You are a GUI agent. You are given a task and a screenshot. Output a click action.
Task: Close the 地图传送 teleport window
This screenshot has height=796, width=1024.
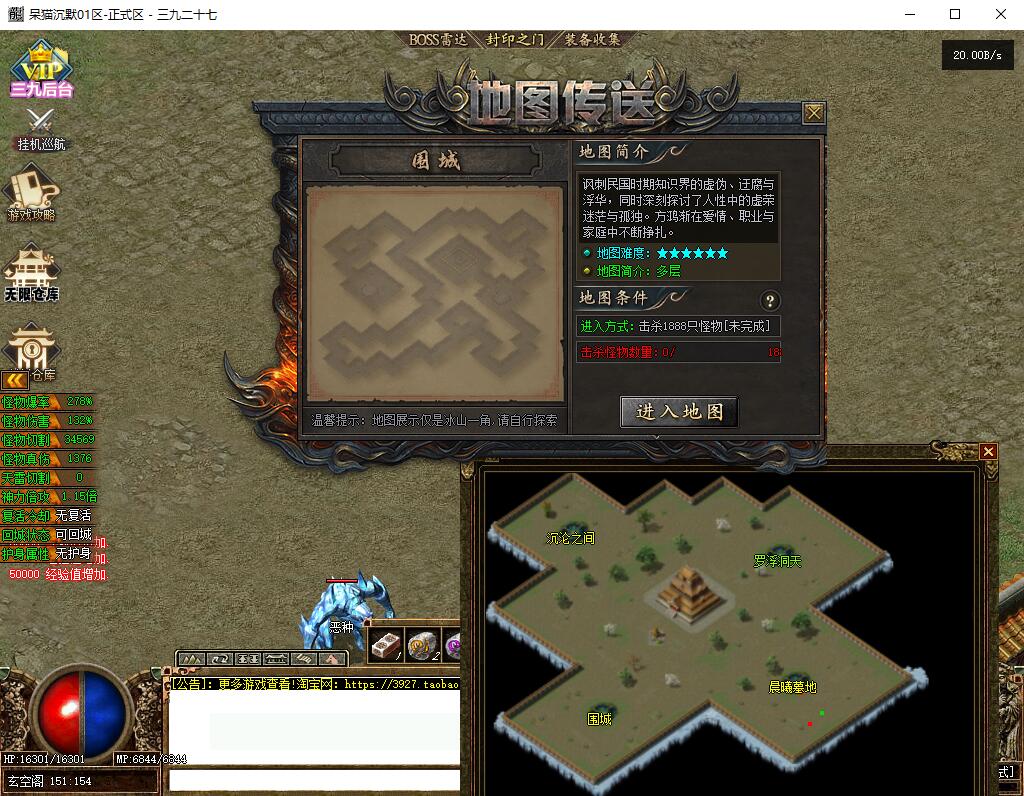click(x=814, y=113)
